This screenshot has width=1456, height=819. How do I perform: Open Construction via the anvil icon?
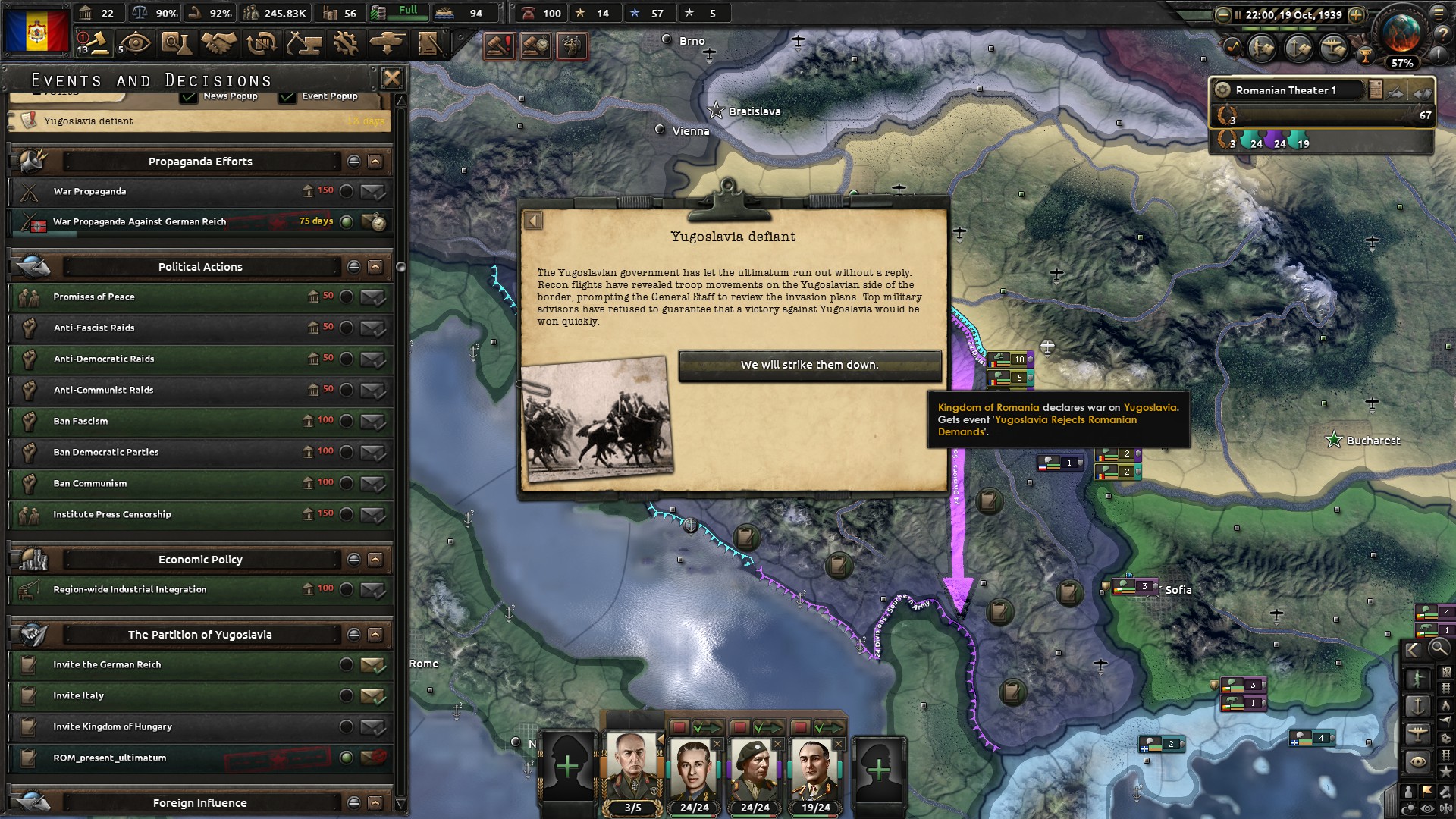click(x=303, y=43)
